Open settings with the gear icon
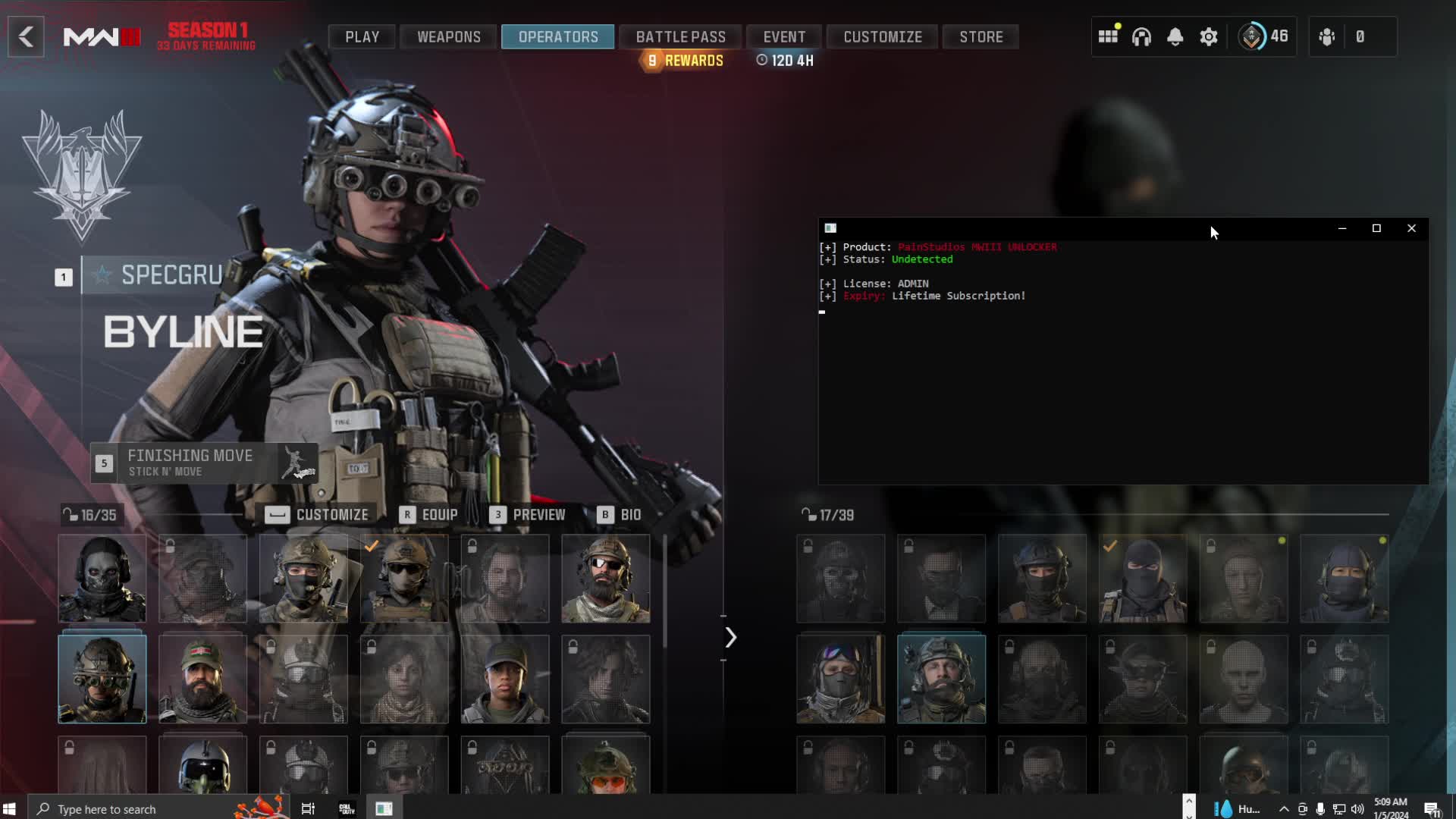 click(x=1208, y=36)
